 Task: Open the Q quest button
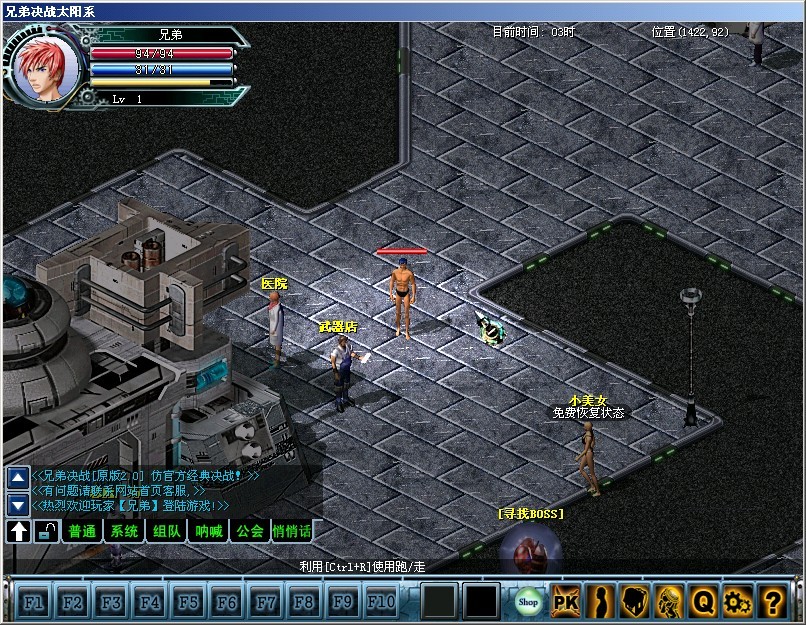[x=704, y=601]
